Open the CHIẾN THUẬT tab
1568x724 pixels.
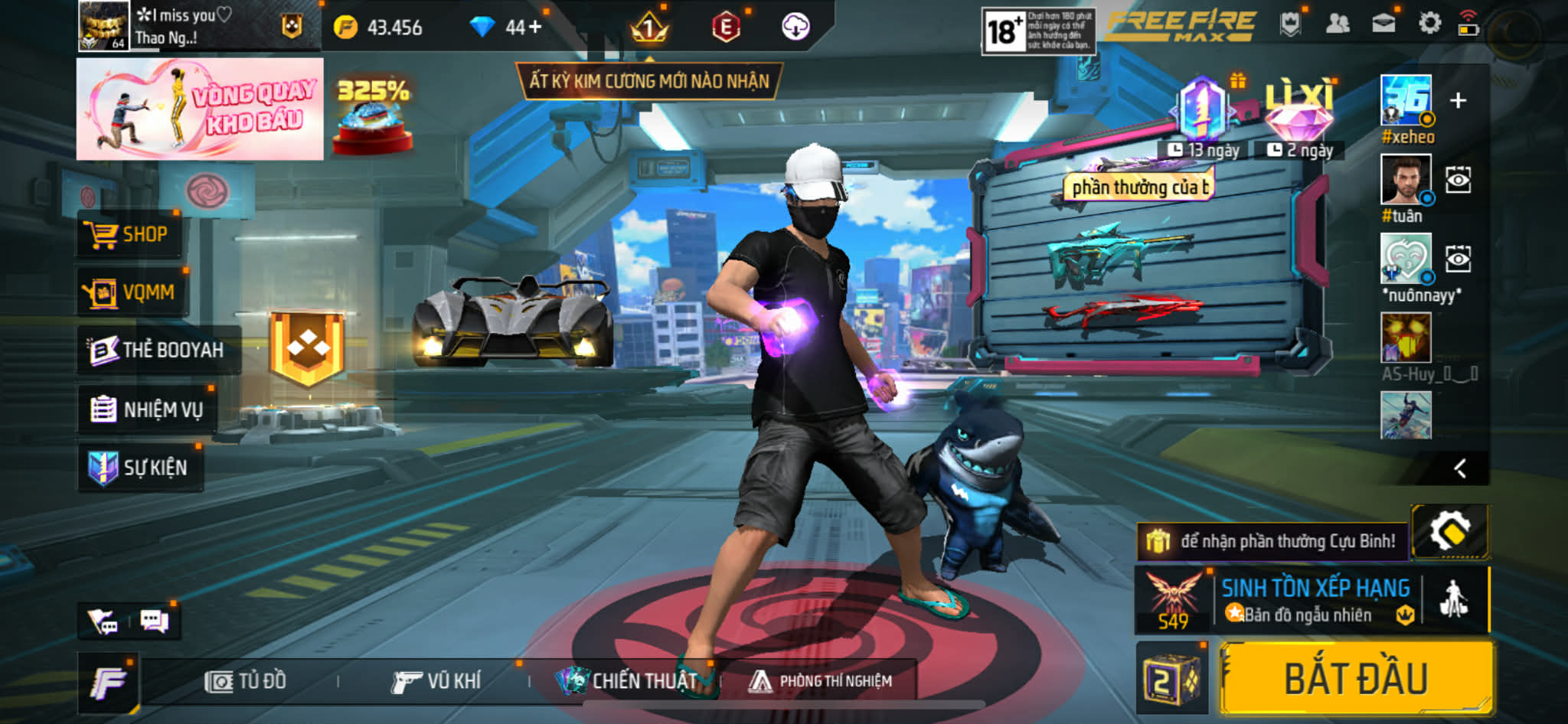point(628,681)
